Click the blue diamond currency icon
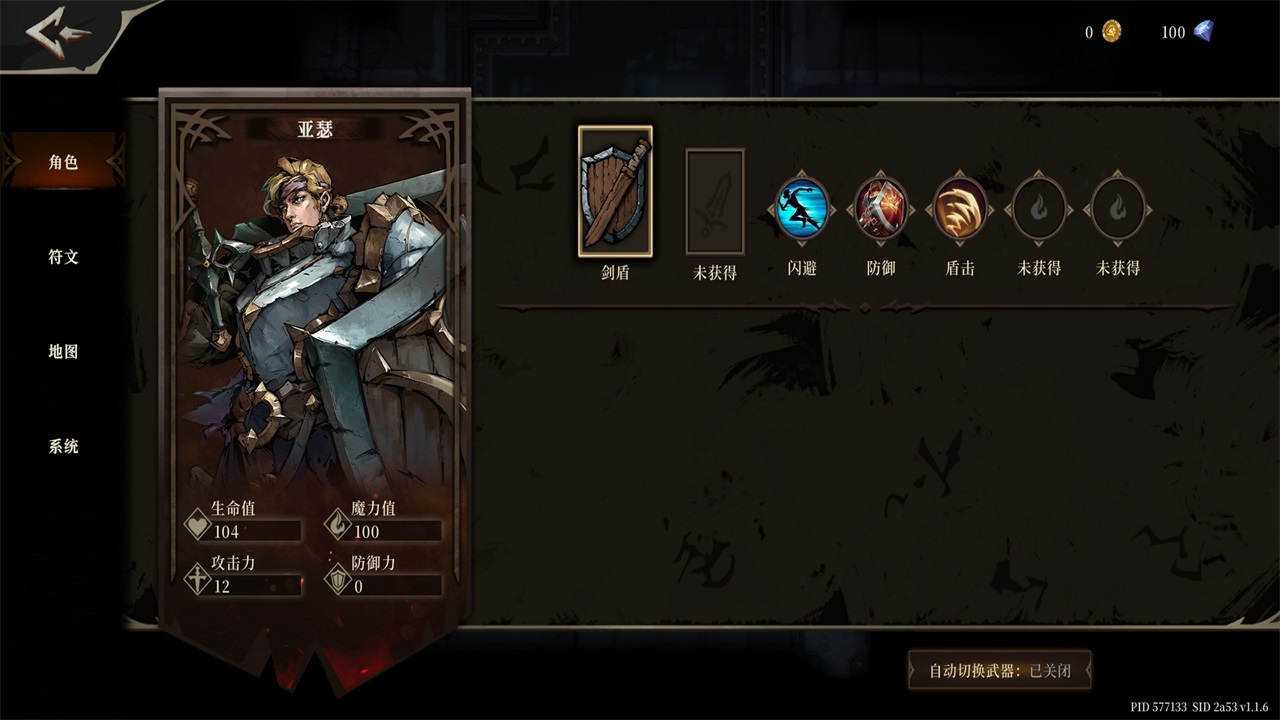The image size is (1280, 720). click(x=1202, y=32)
